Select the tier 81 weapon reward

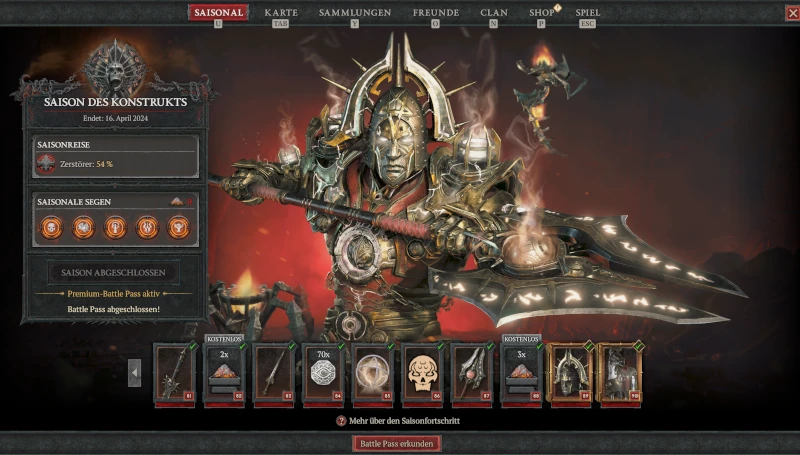pos(174,372)
